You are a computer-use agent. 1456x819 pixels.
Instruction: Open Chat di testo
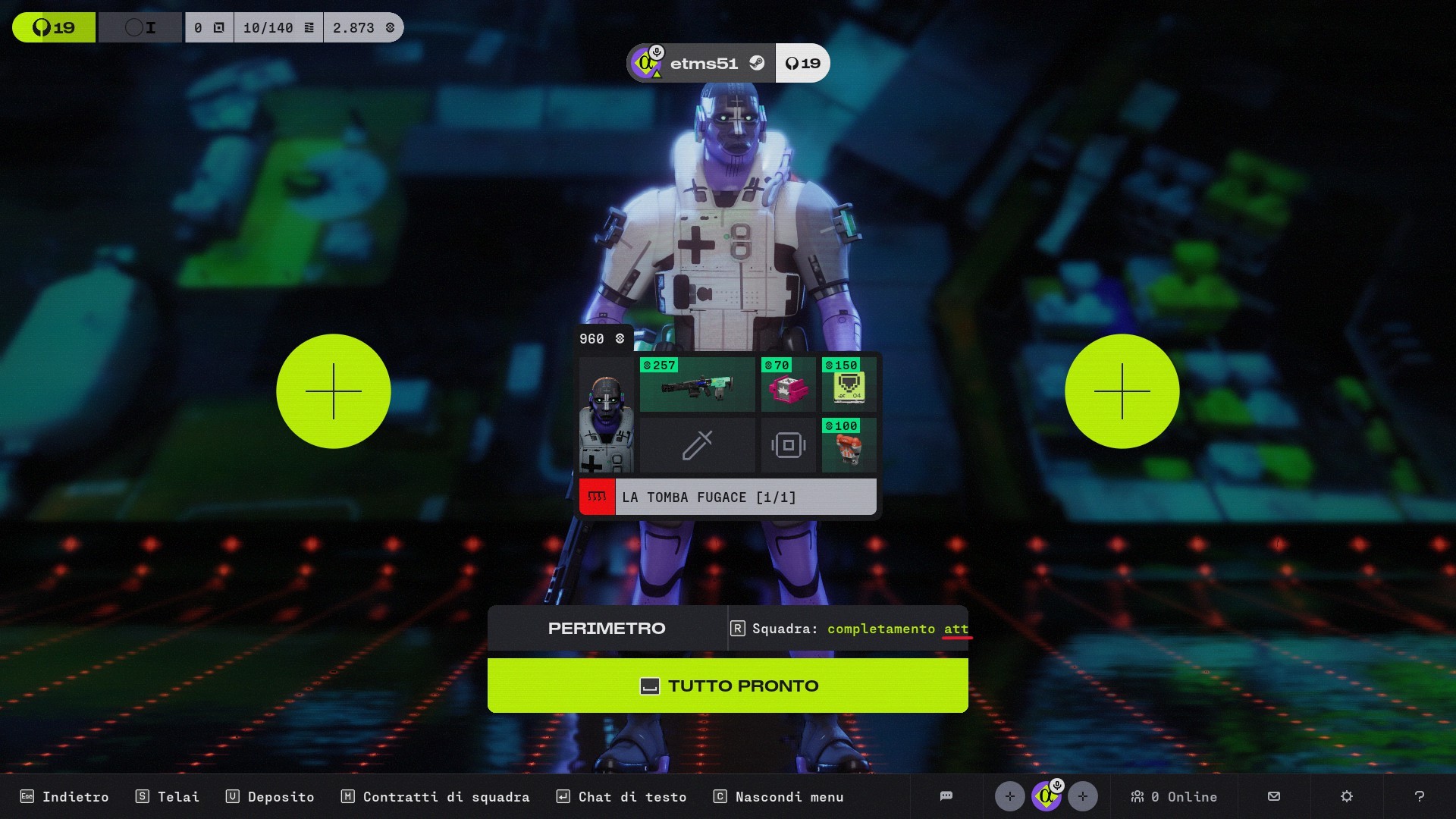[x=621, y=797]
